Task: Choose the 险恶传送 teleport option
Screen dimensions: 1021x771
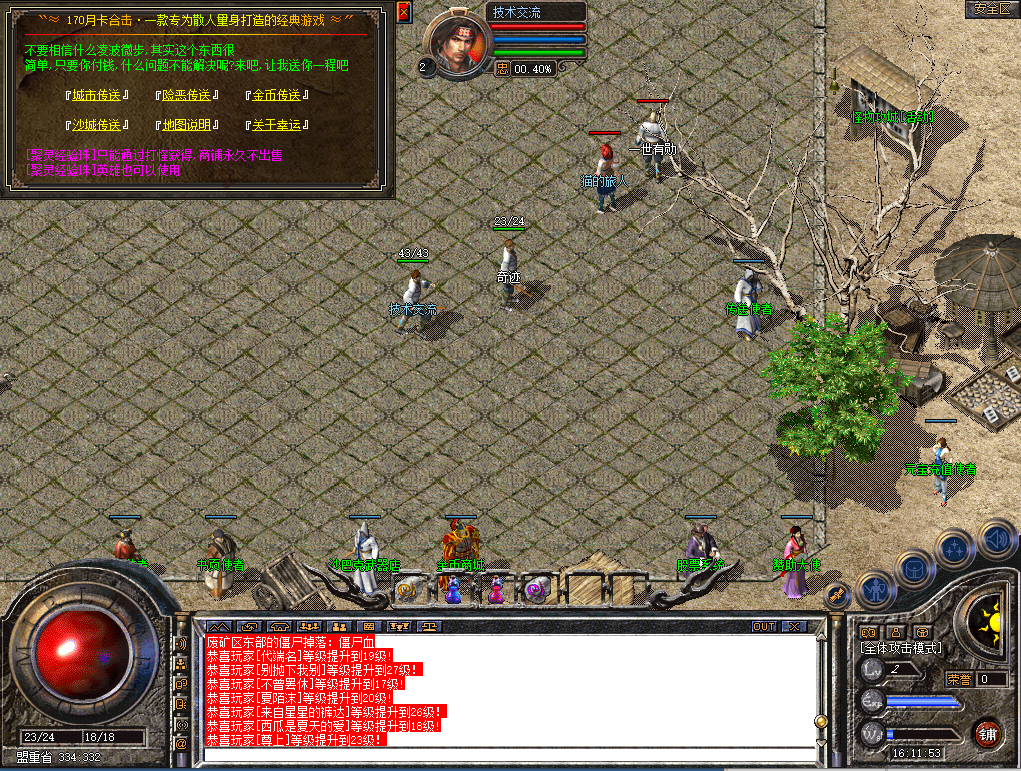Action: [186, 95]
